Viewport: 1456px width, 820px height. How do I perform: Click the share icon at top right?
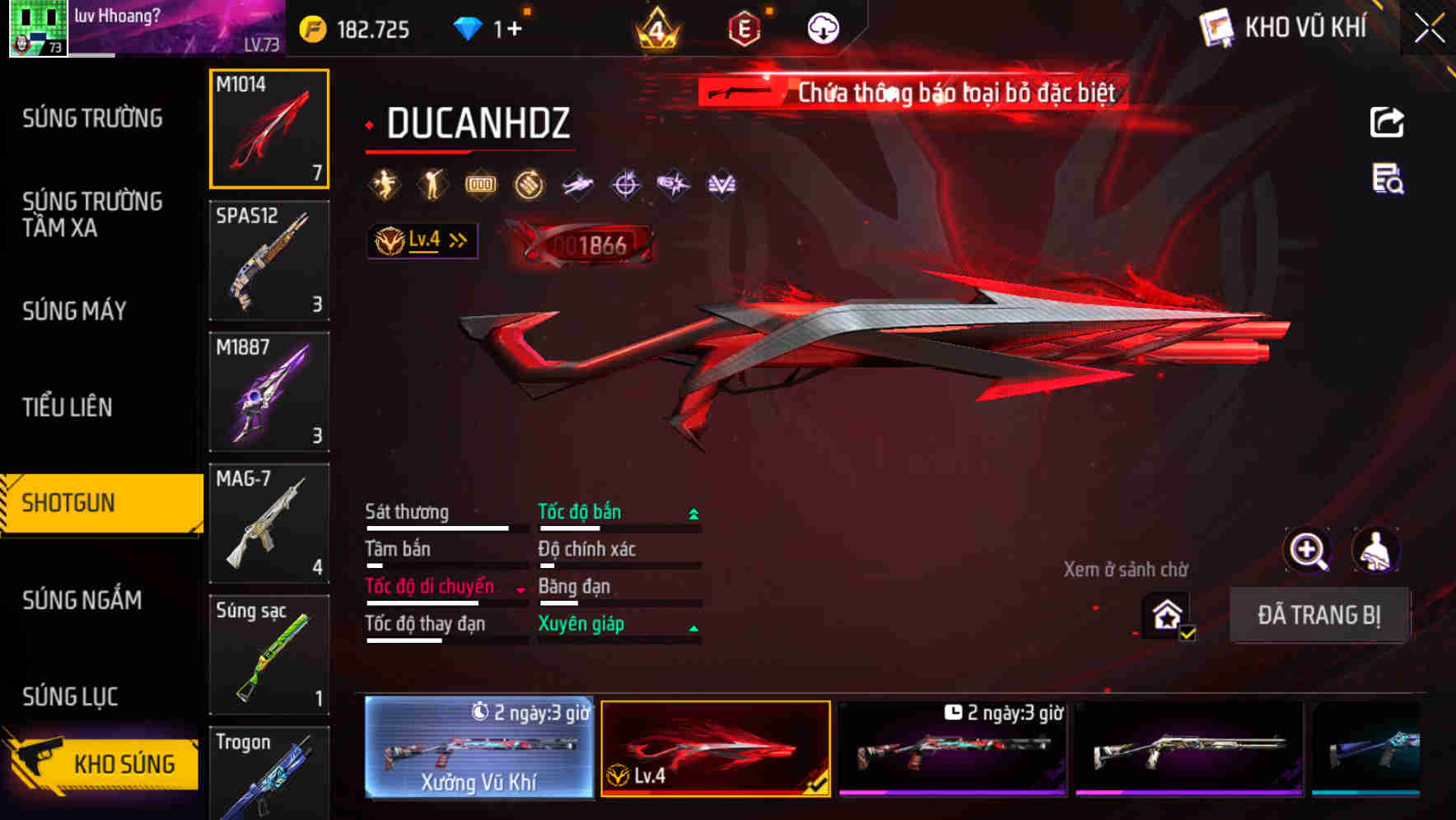pyautogui.click(x=1386, y=121)
